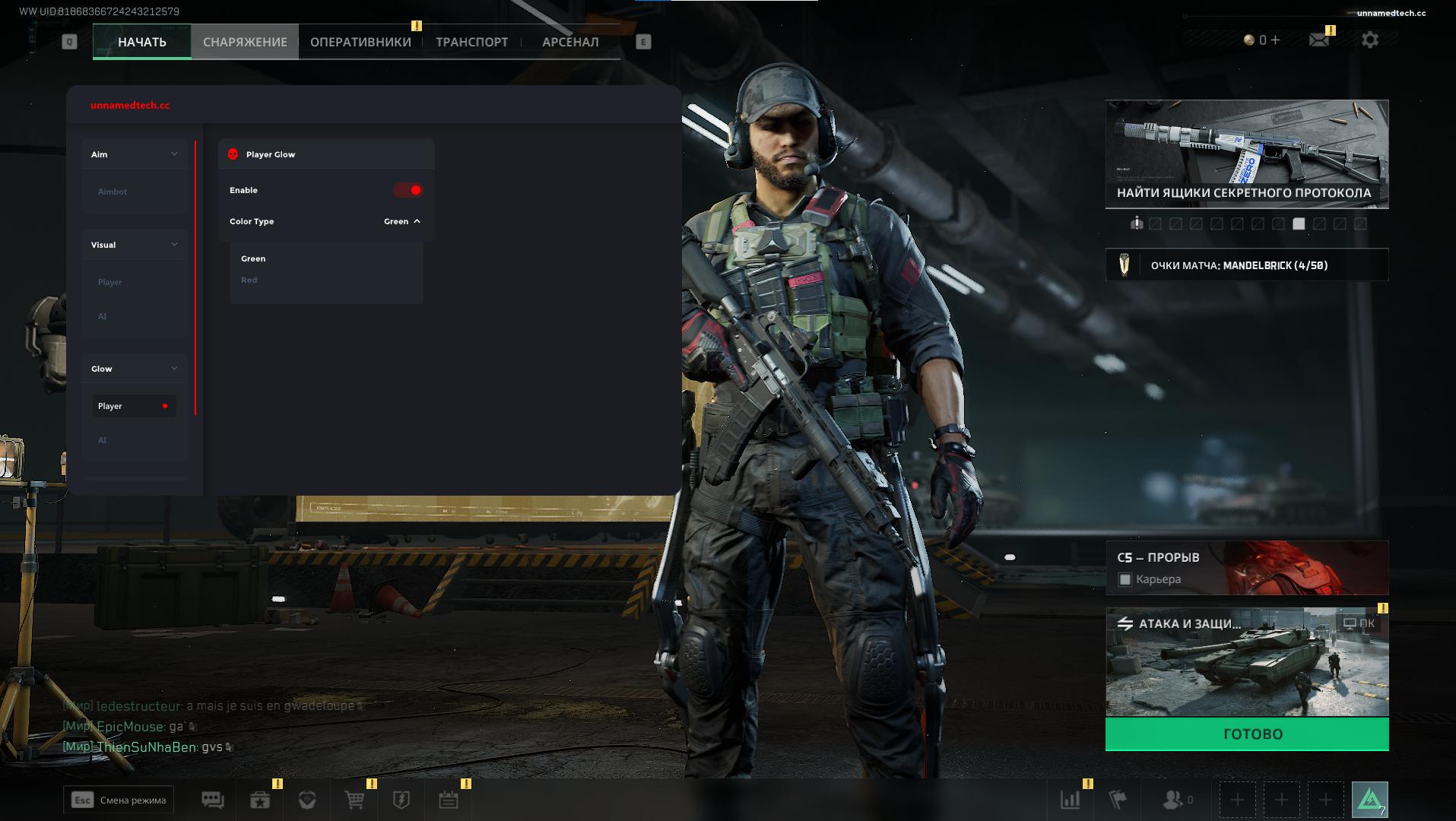Add currency with the plus button
1456x821 pixels.
[1275, 40]
